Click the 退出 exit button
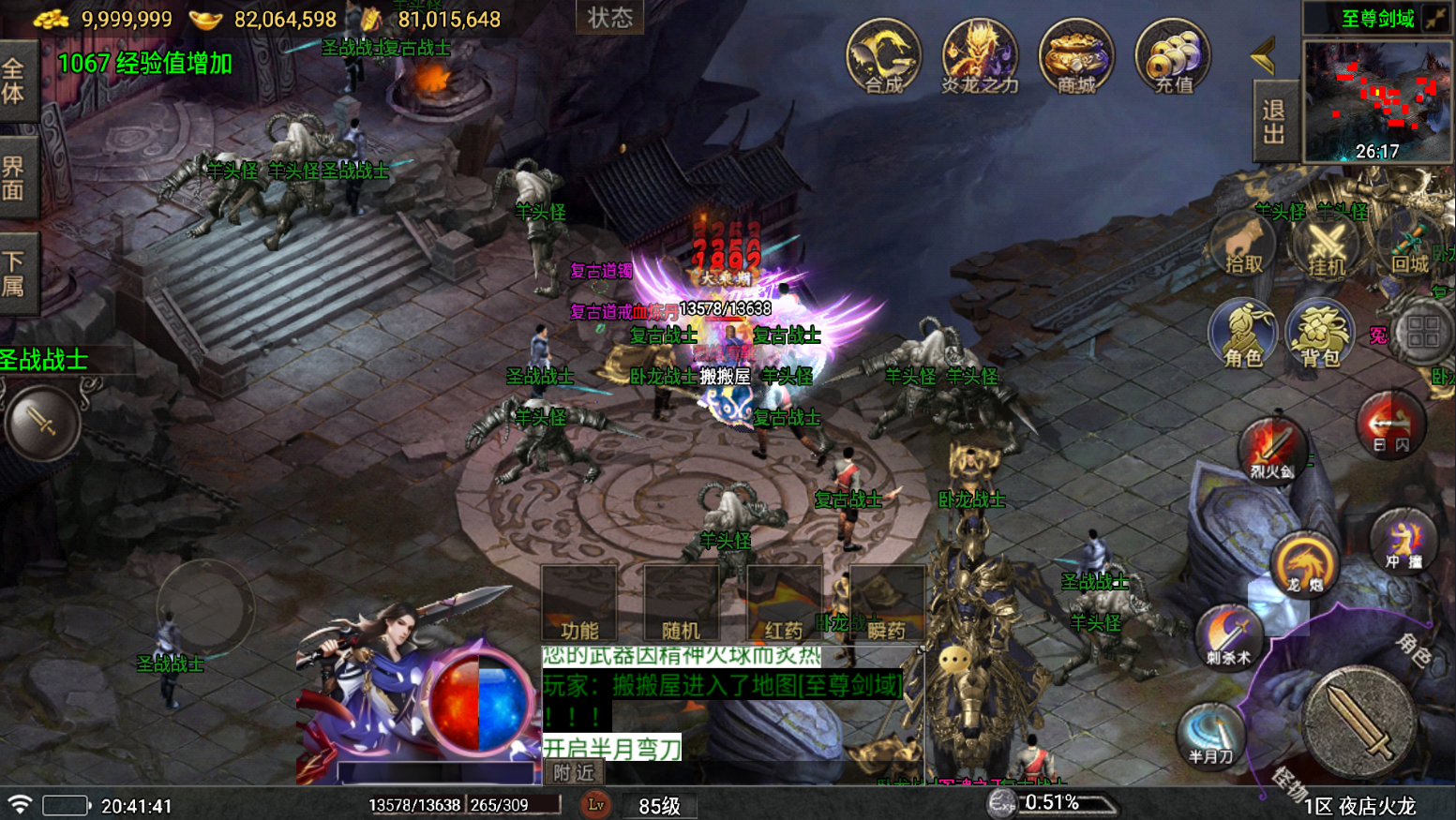This screenshot has height=820, width=1456. 1274,122
